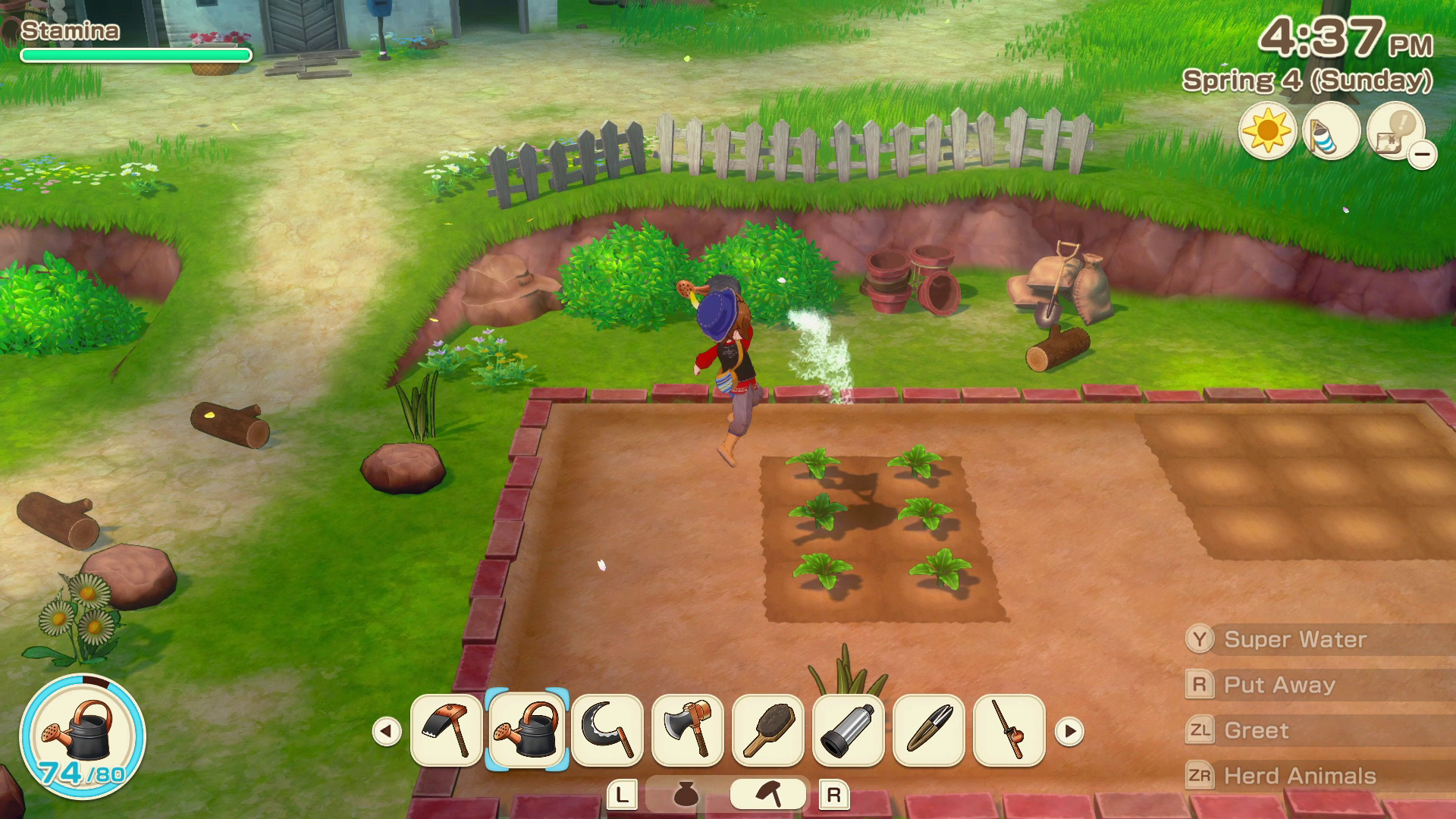Viewport: 1456px width, 819px height.
Task: Choose the Greet action
Action: click(x=1255, y=730)
